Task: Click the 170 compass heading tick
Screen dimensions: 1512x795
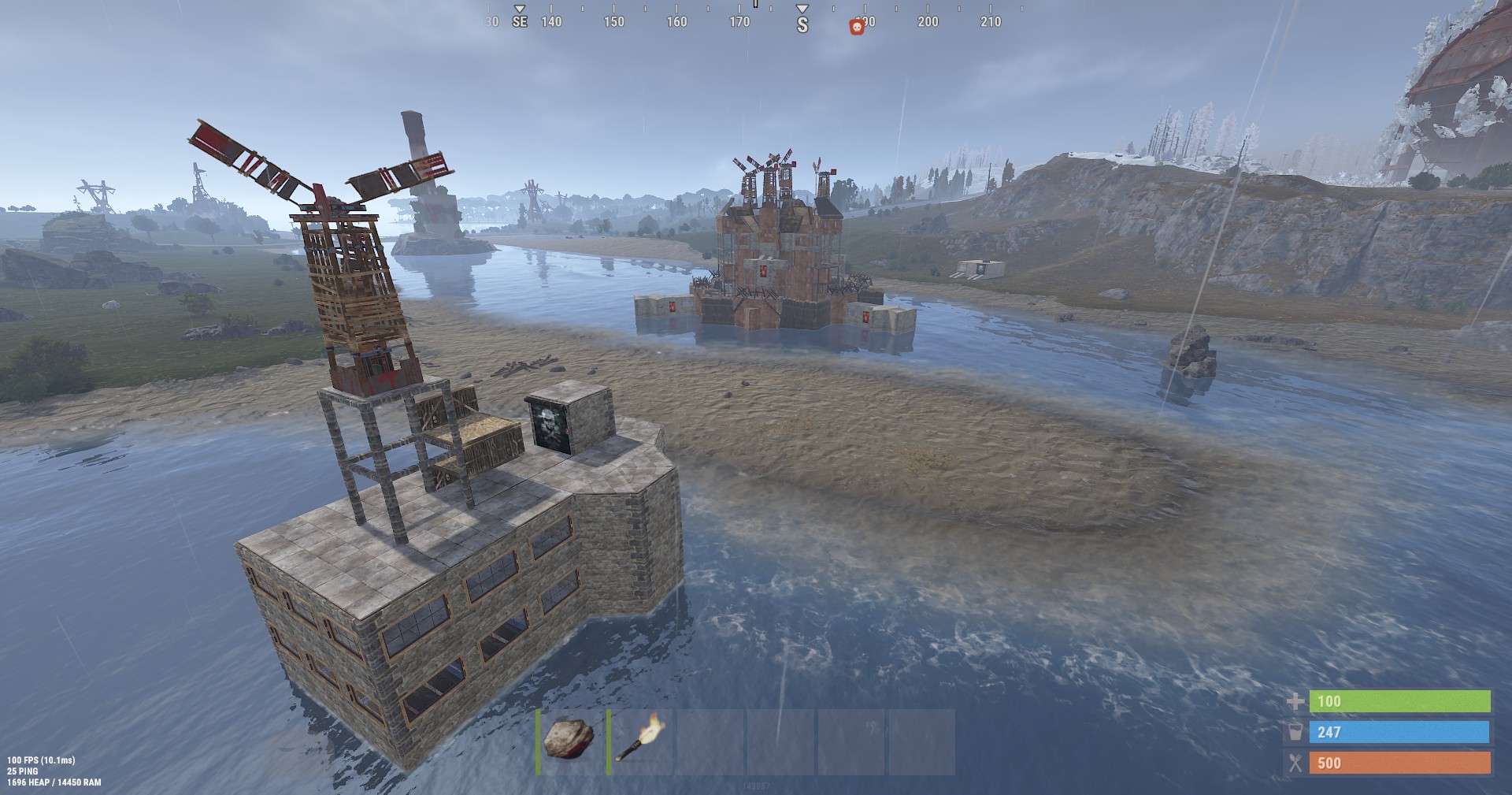Action: pos(740,23)
